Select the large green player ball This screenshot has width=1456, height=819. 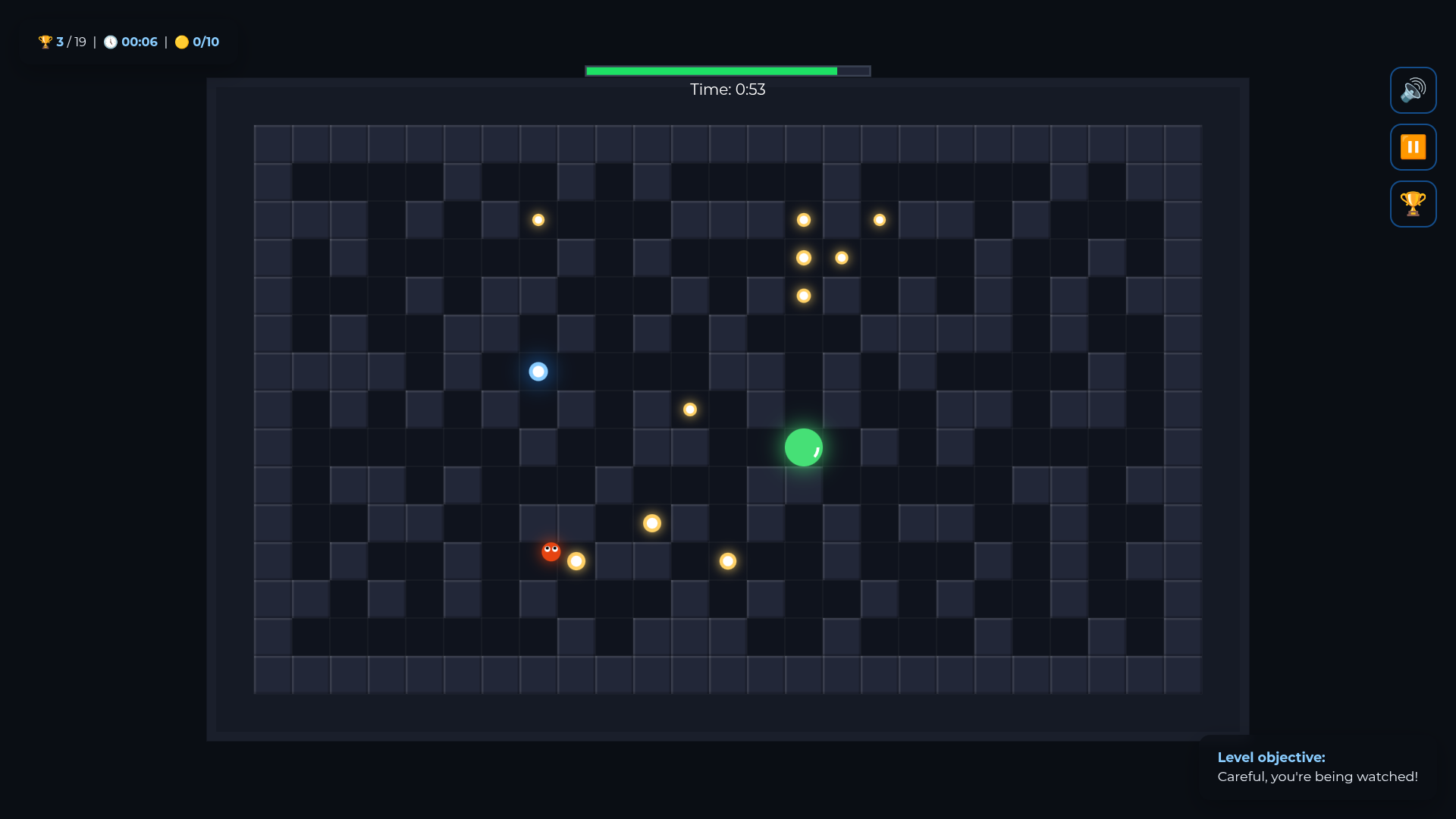pos(803,447)
